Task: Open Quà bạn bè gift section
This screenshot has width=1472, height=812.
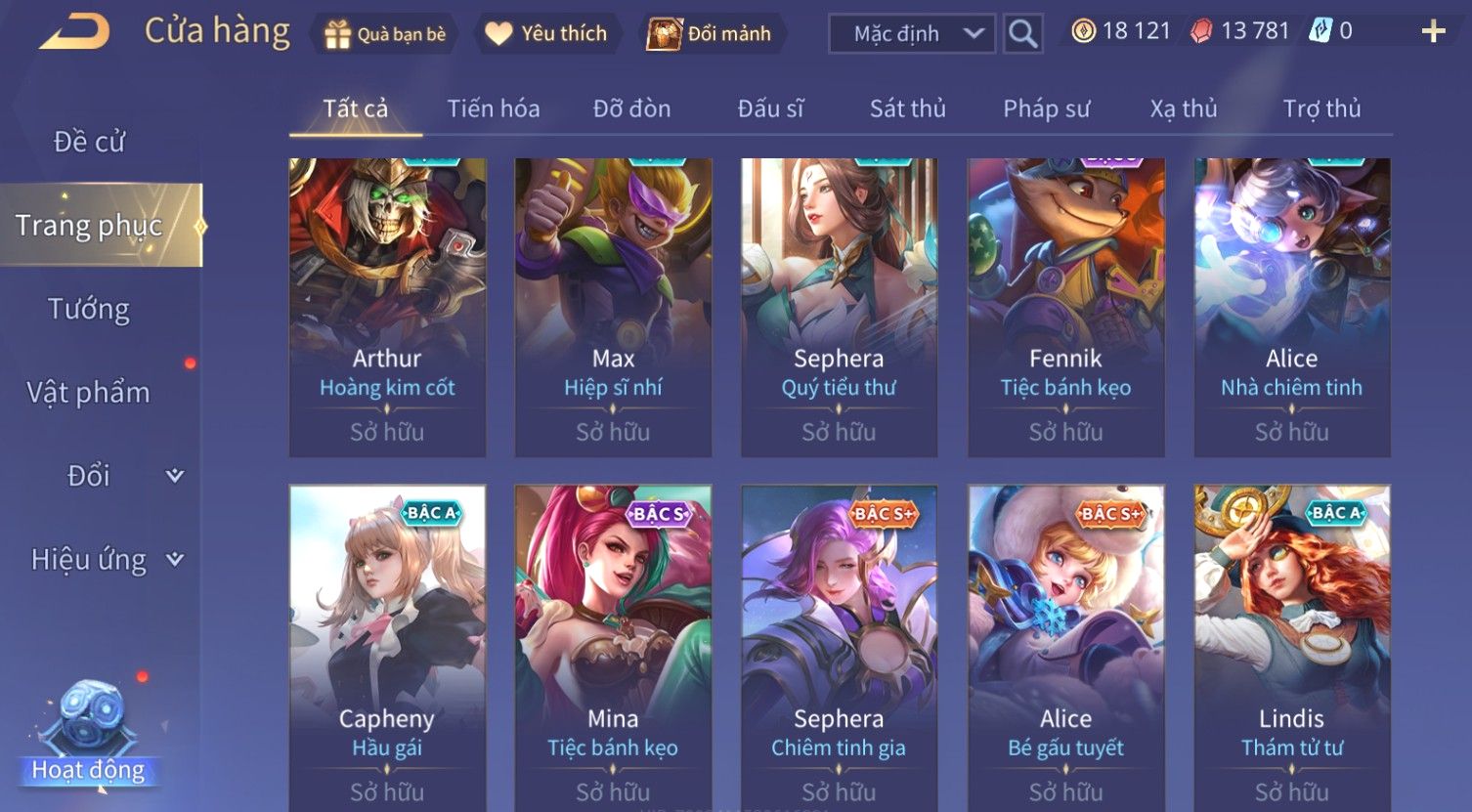Action: coord(384,34)
